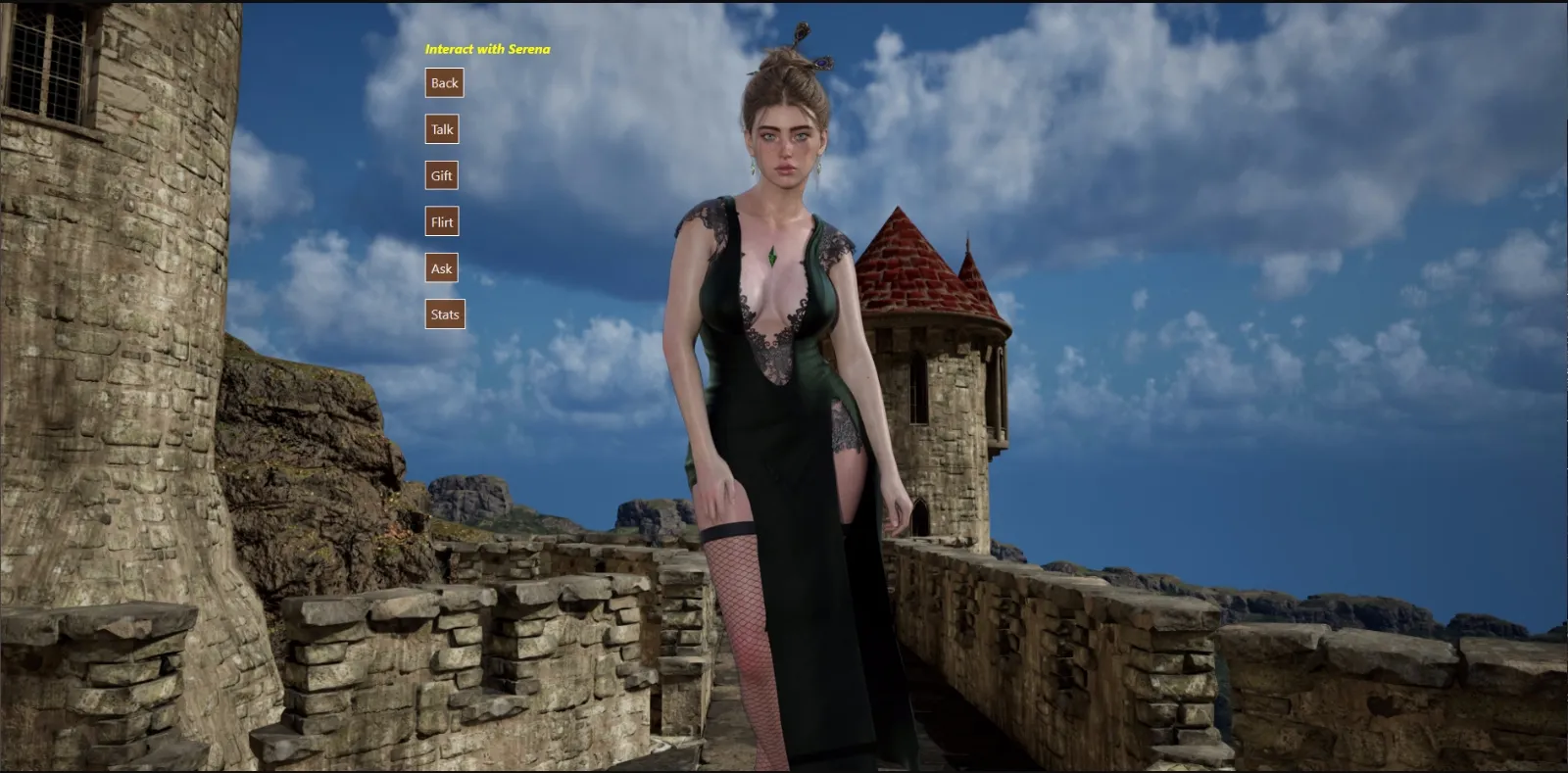Image resolution: width=1568 pixels, height=773 pixels.
Task: Open the Stats panel for Serena
Action: pos(444,314)
